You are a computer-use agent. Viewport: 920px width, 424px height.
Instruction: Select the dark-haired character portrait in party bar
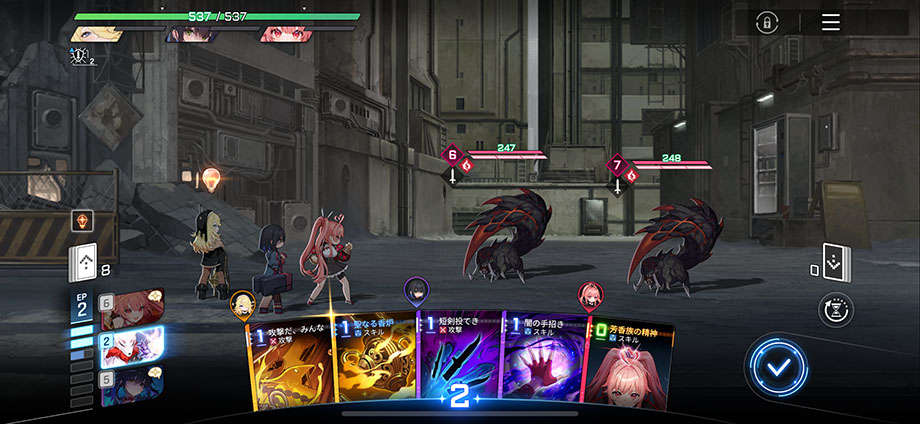click(188, 34)
